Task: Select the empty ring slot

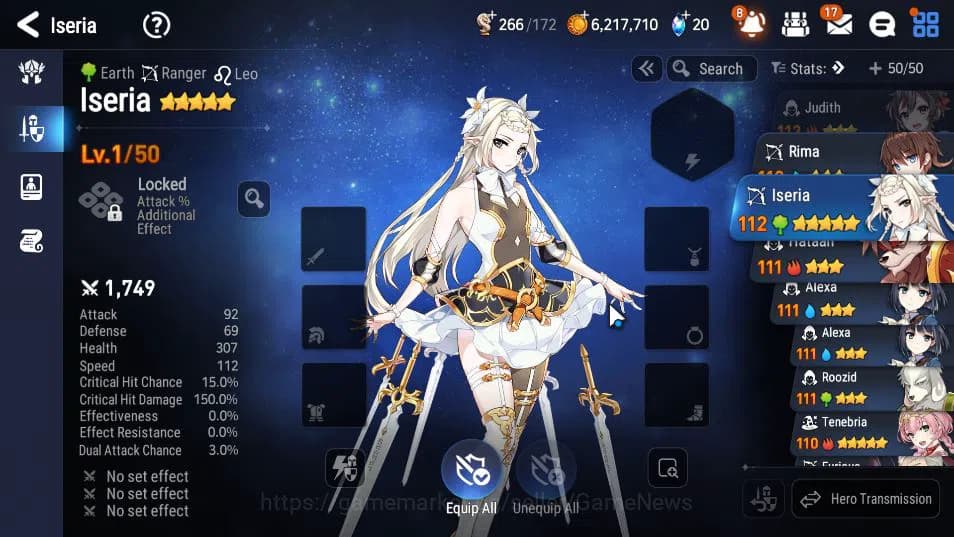Action: (x=677, y=317)
